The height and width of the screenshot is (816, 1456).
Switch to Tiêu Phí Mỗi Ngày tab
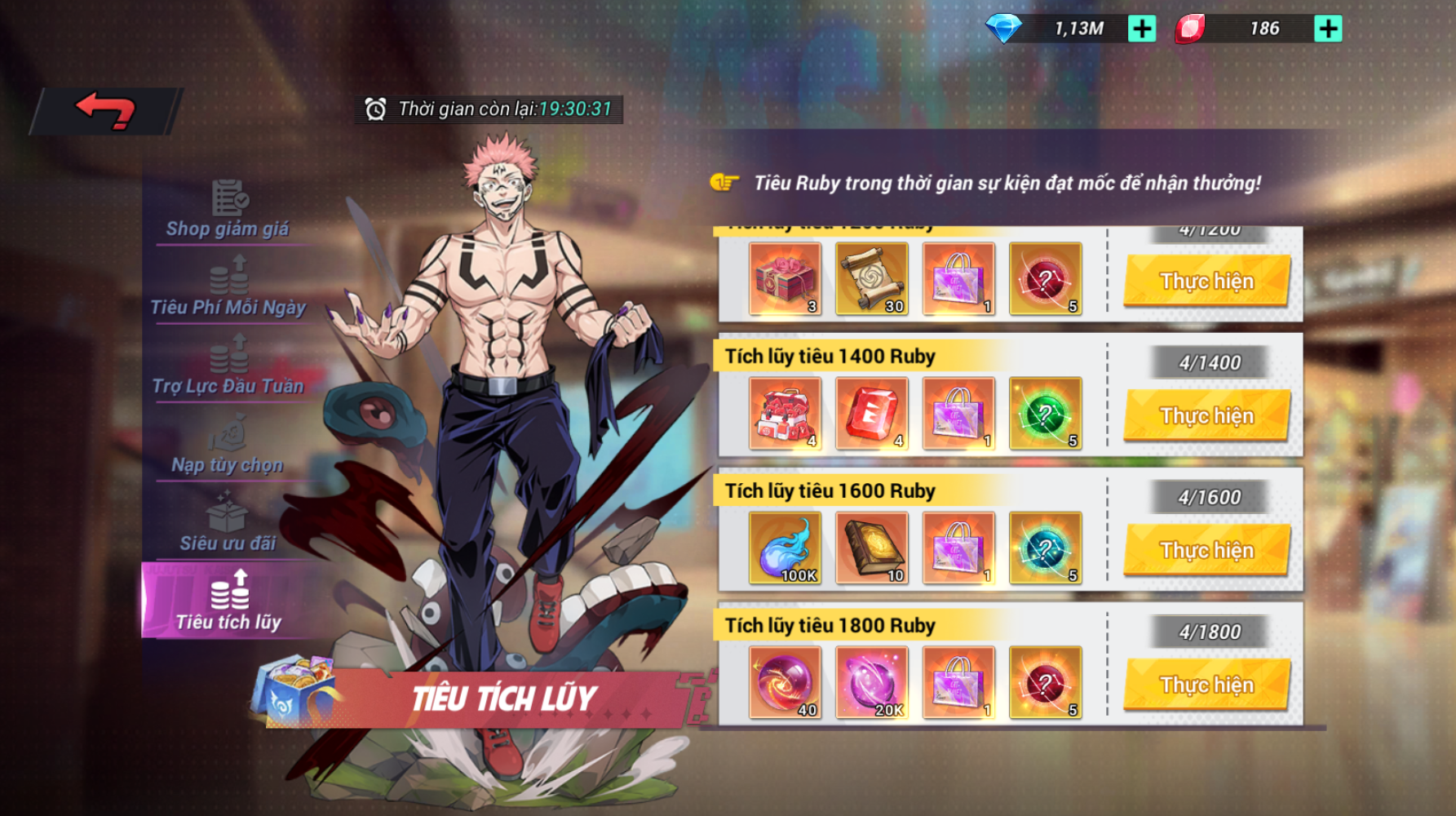228,288
